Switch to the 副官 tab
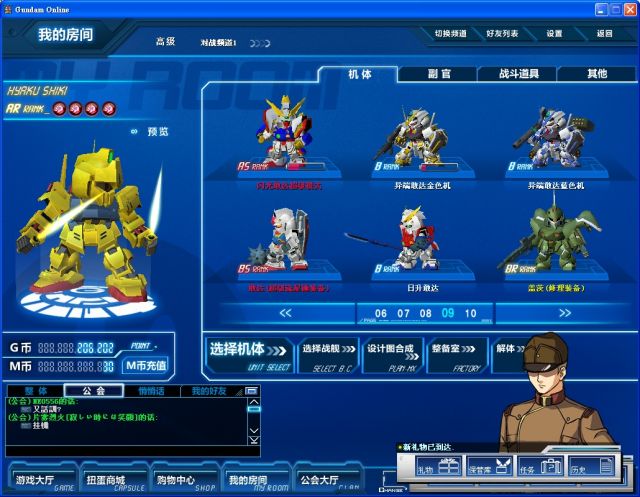The width and height of the screenshot is (640, 497). 438,74
